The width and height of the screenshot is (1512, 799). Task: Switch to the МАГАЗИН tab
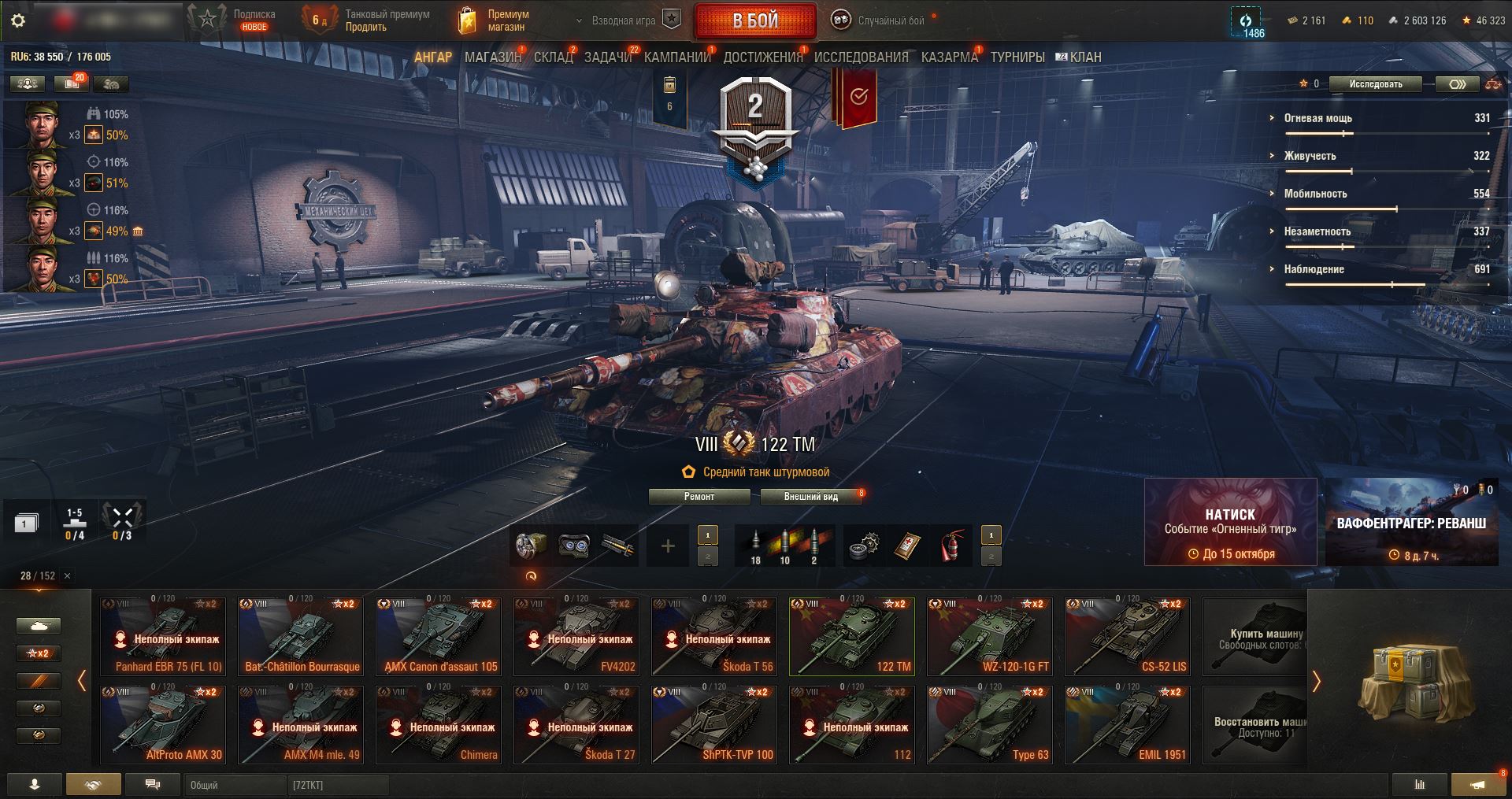pyautogui.click(x=492, y=57)
